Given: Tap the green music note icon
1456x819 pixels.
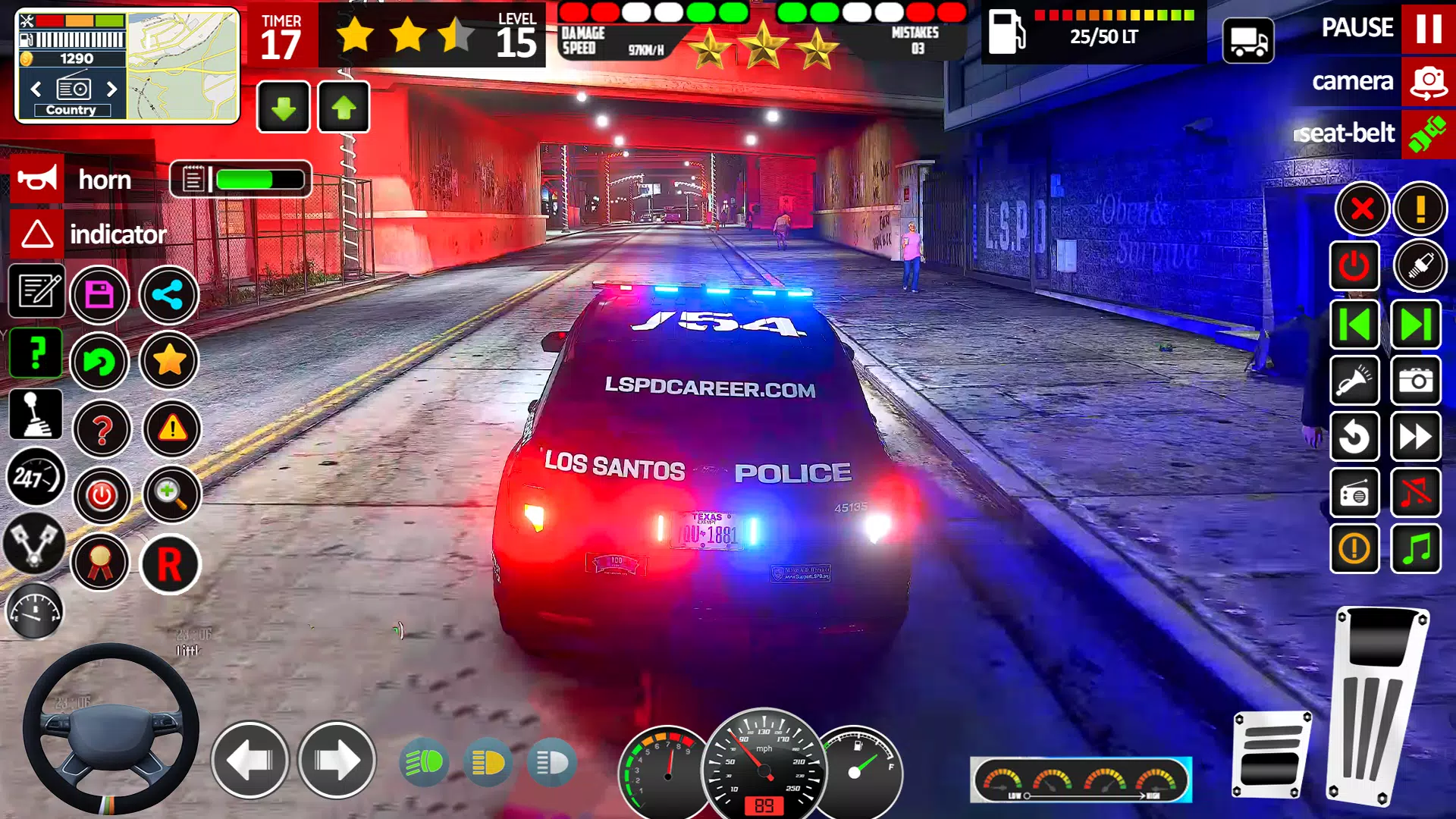Looking at the screenshot, I should click(x=1416, y=550).
